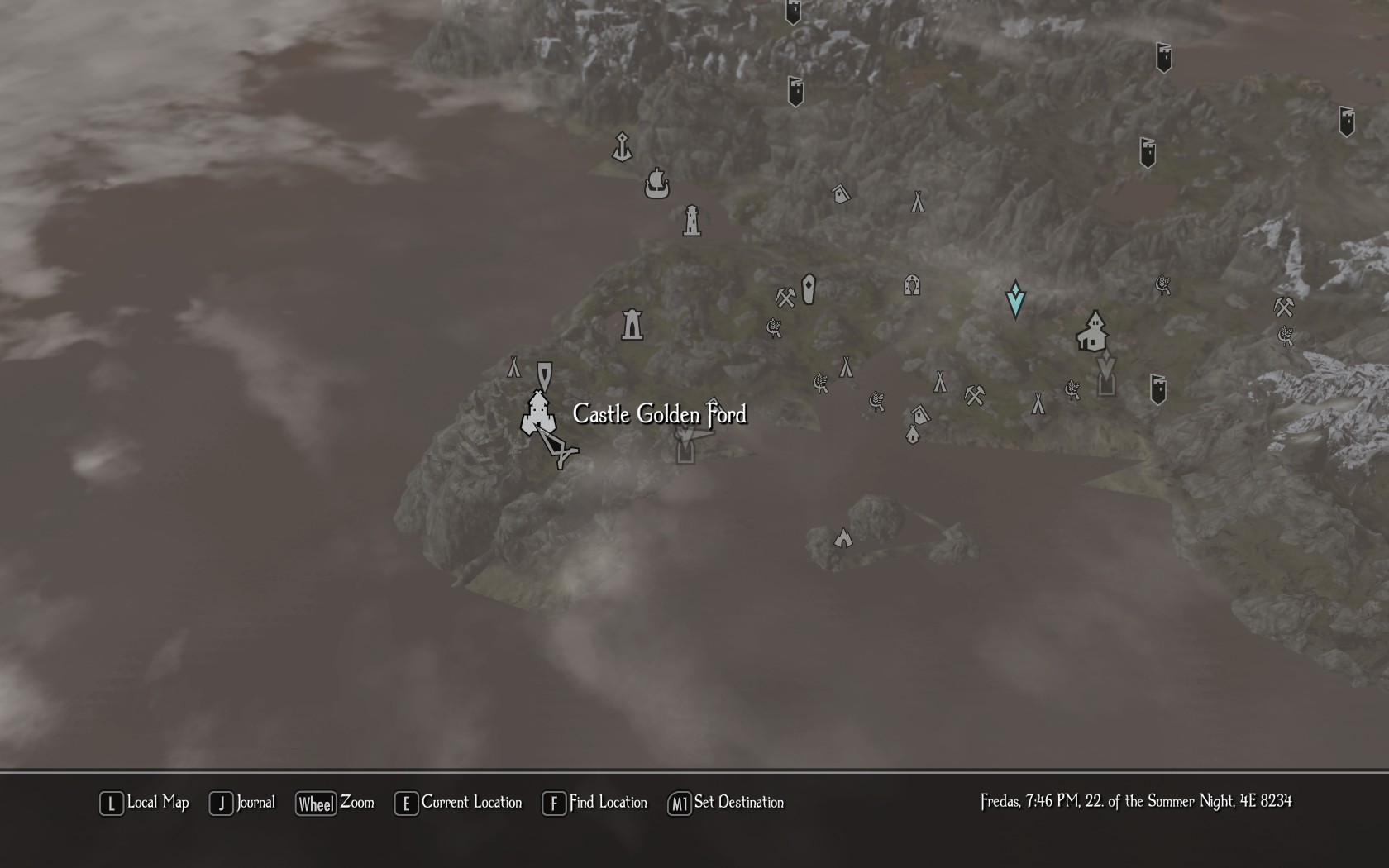Click the horseshoe stable marker
The height and width of the screenshot is (868, 1389).
912,286
